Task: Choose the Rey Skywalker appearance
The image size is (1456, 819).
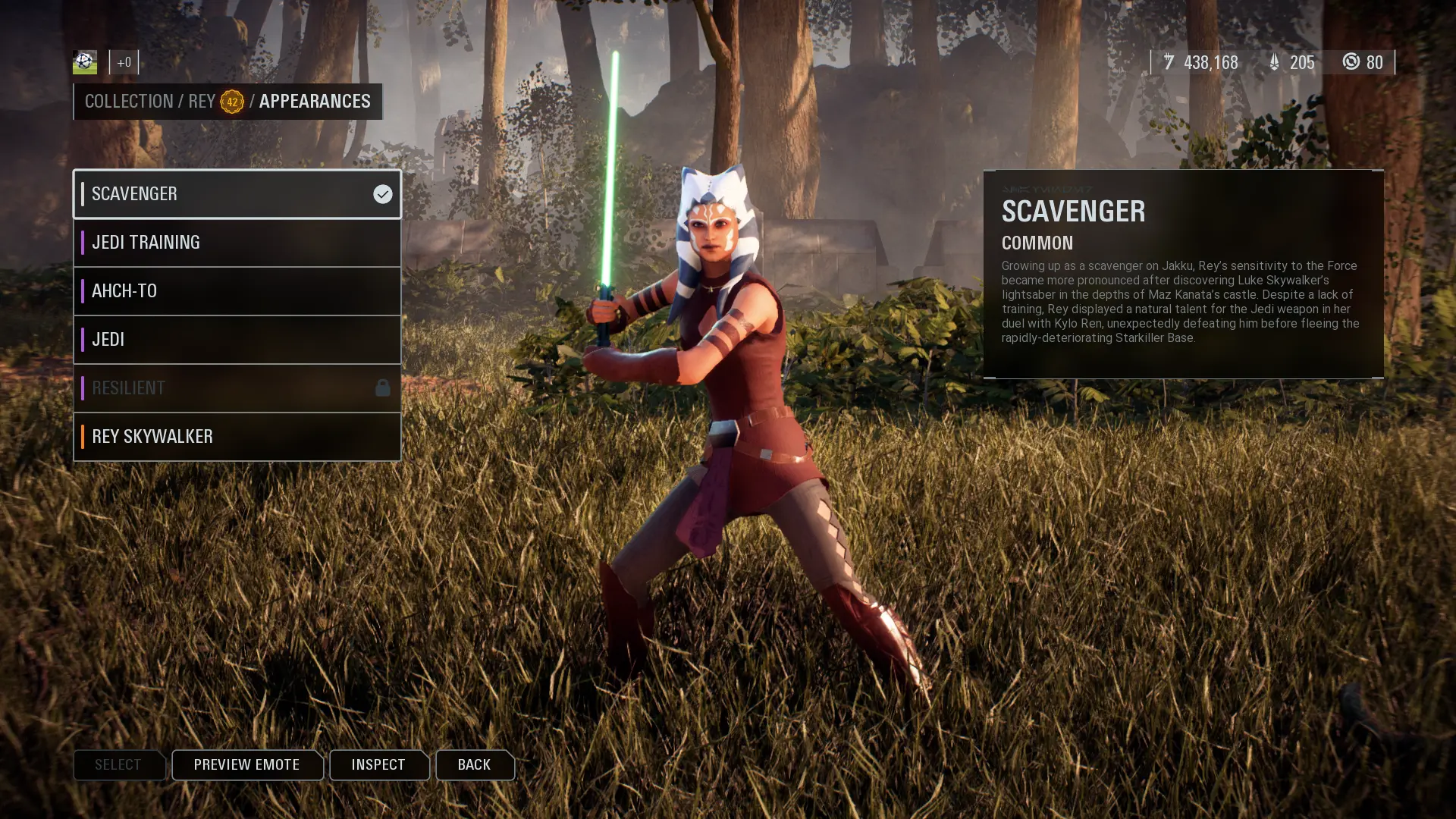Action: [x=237, y=437]
